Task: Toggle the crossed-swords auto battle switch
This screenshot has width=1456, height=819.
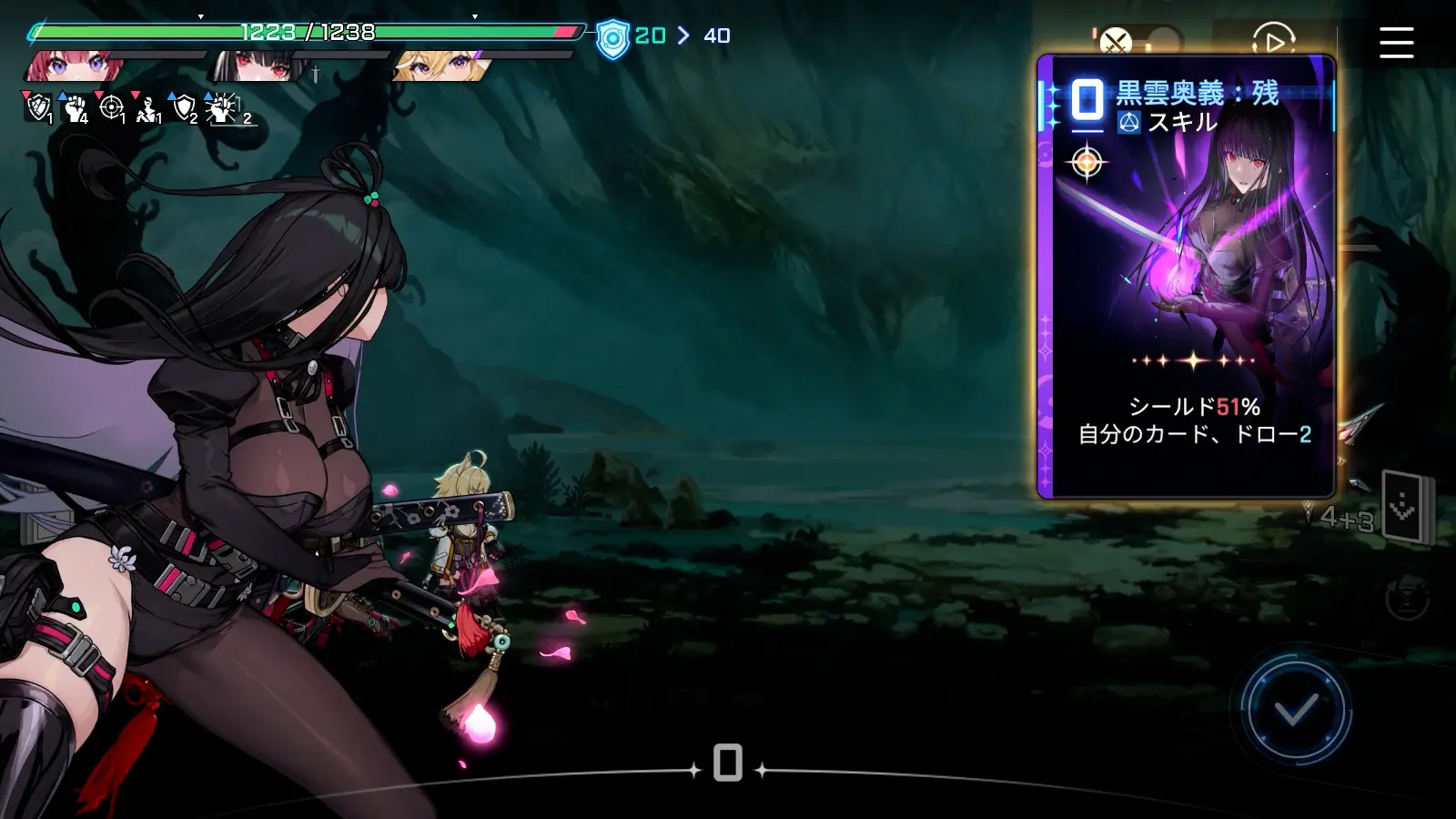Action: 1137,41
